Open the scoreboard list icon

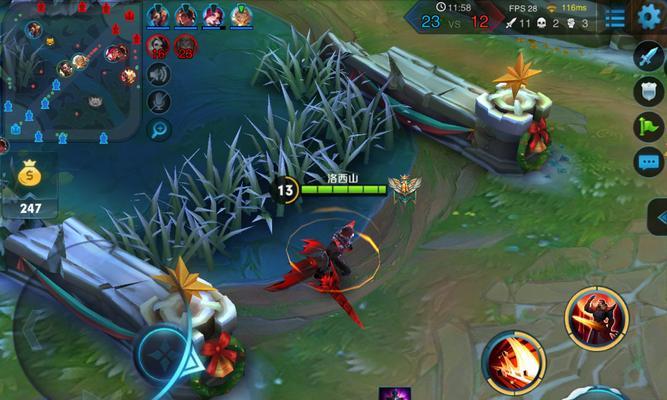[615, 17]
